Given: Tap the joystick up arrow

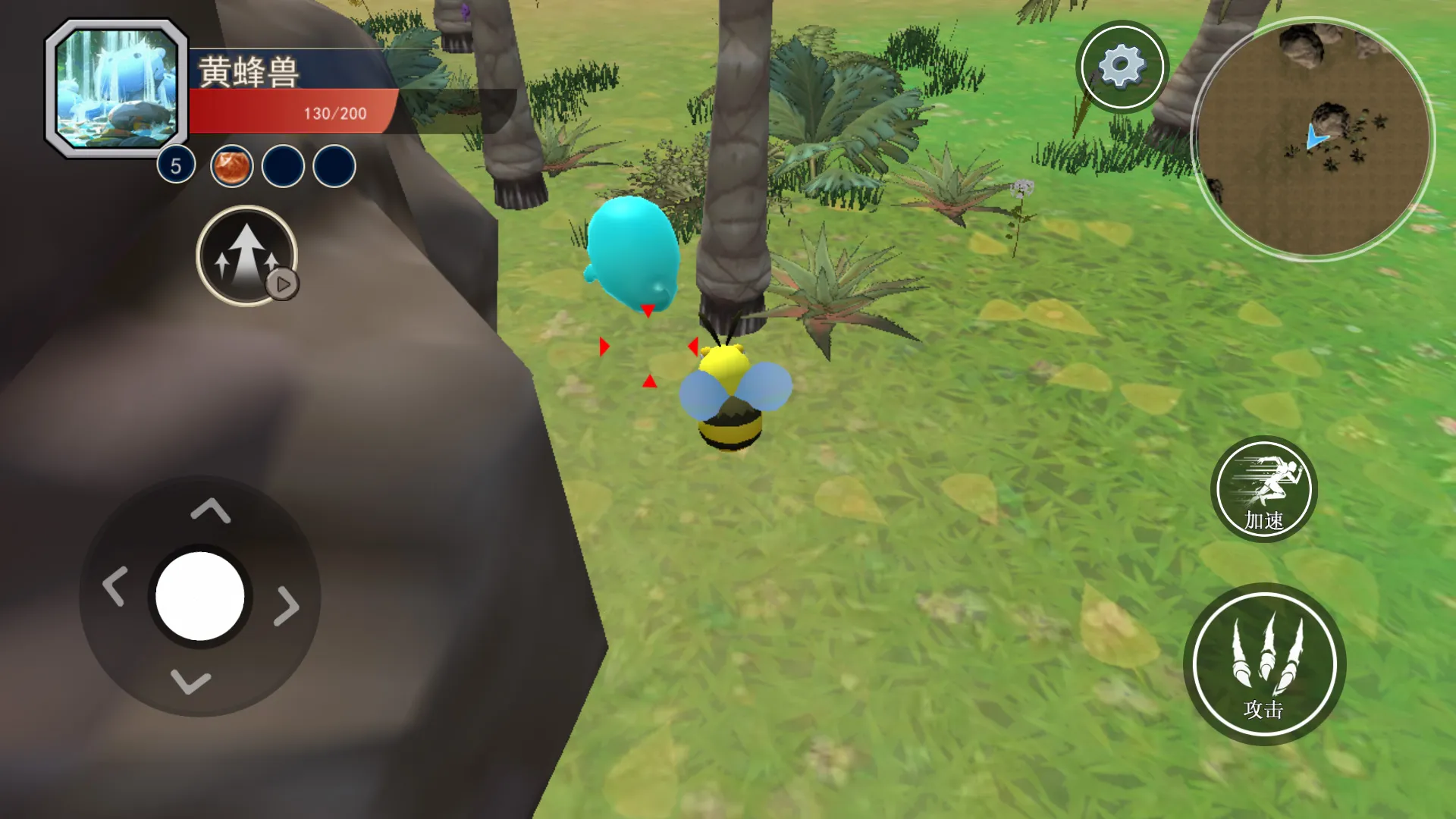Looking at the screenshot, I should click(x=210, y=510).
